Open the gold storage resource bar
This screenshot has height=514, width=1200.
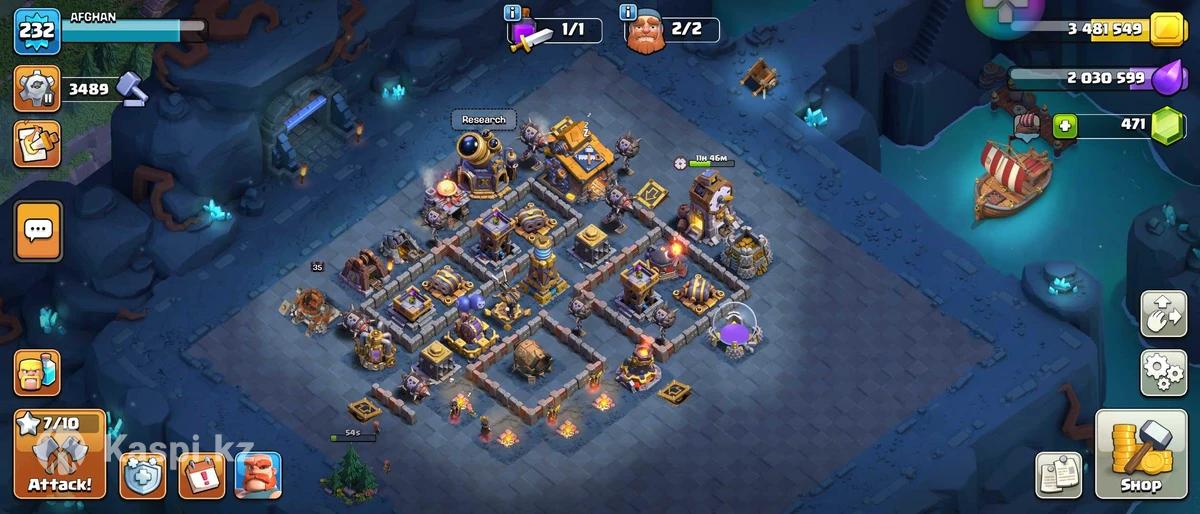[x=1110, y=30]
